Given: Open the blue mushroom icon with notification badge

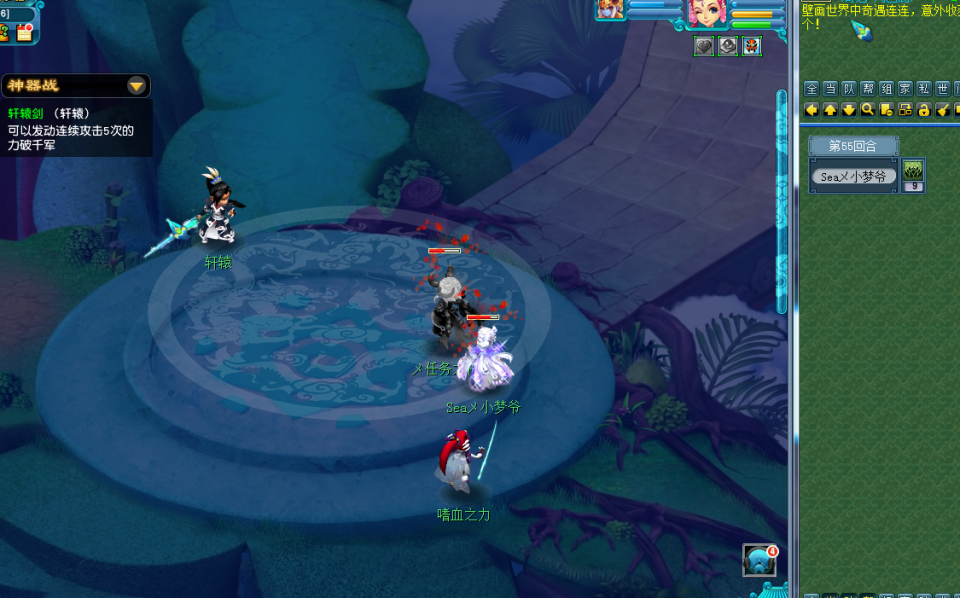Looking at the screenshot, I should (x=759, y=561).
